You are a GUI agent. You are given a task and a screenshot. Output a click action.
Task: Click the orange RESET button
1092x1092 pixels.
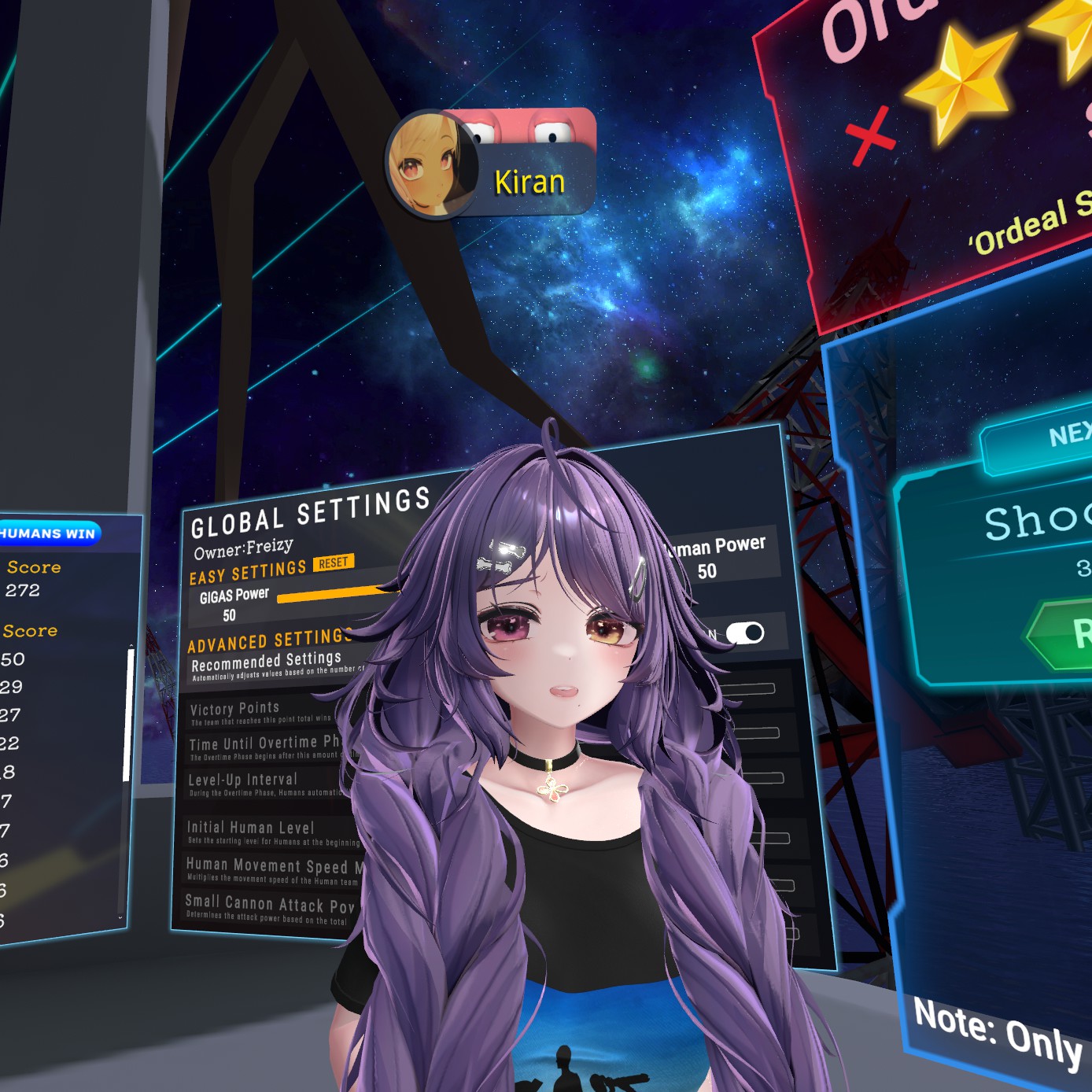[334, 563]
